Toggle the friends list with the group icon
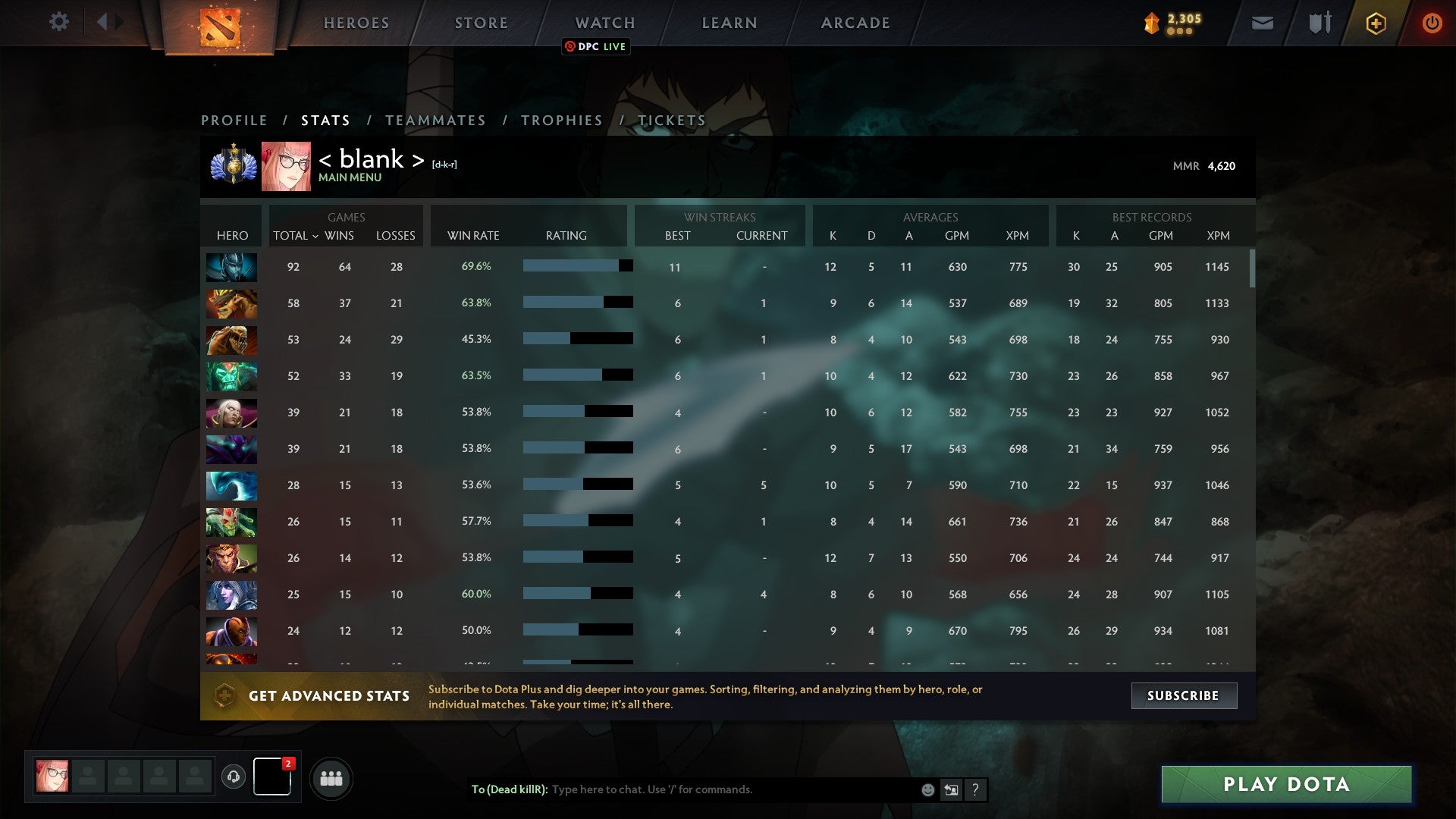This screenshot has width=1456, height=819. tap(331, 777)
